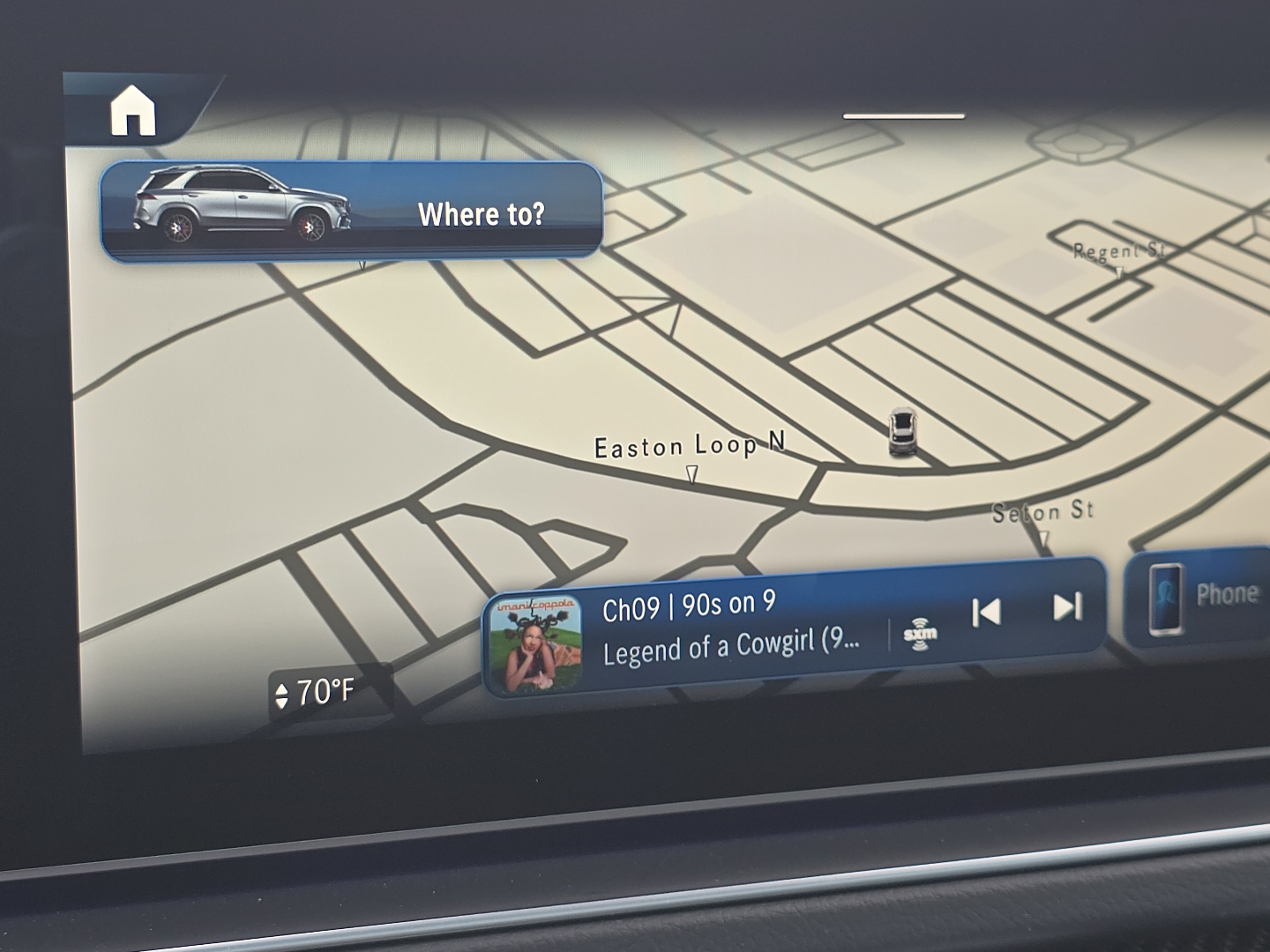This screenshot has height=952, width=1270.
Task: Skip to the next SiriusXM track
Action: (x=1067, y=608)
